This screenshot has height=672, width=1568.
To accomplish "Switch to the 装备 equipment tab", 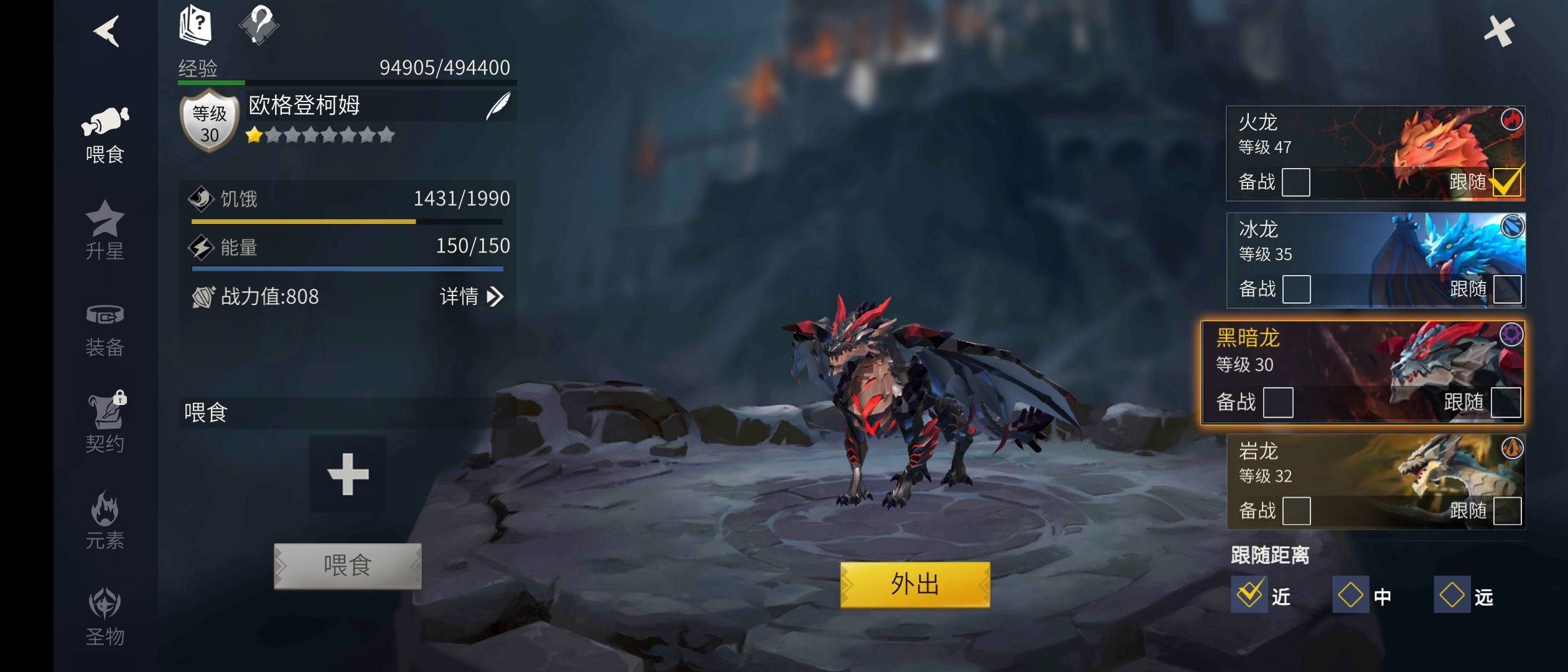I will tap(105, 330).
